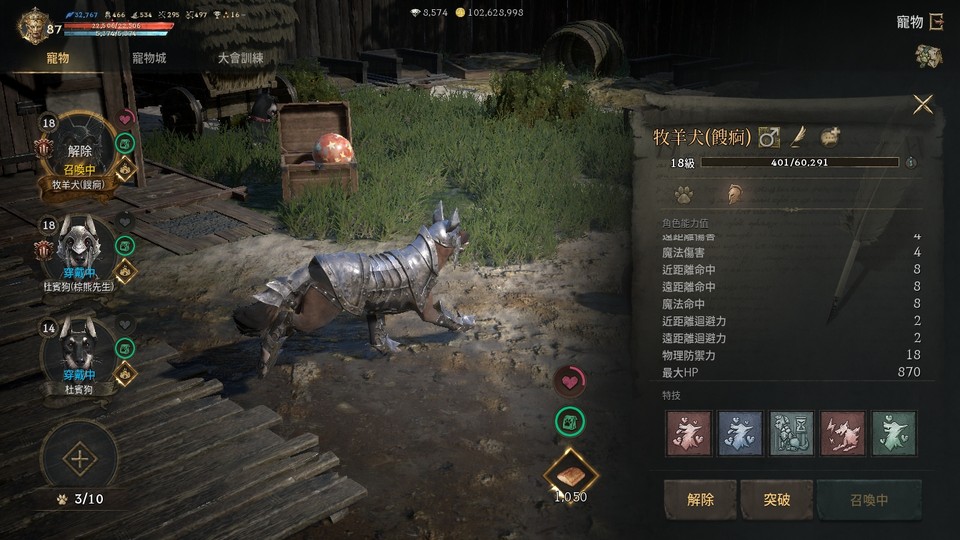The width and height of the screenshot is (960, 540).
Task: Open the paw print stats tab
Action: [683, 194]
